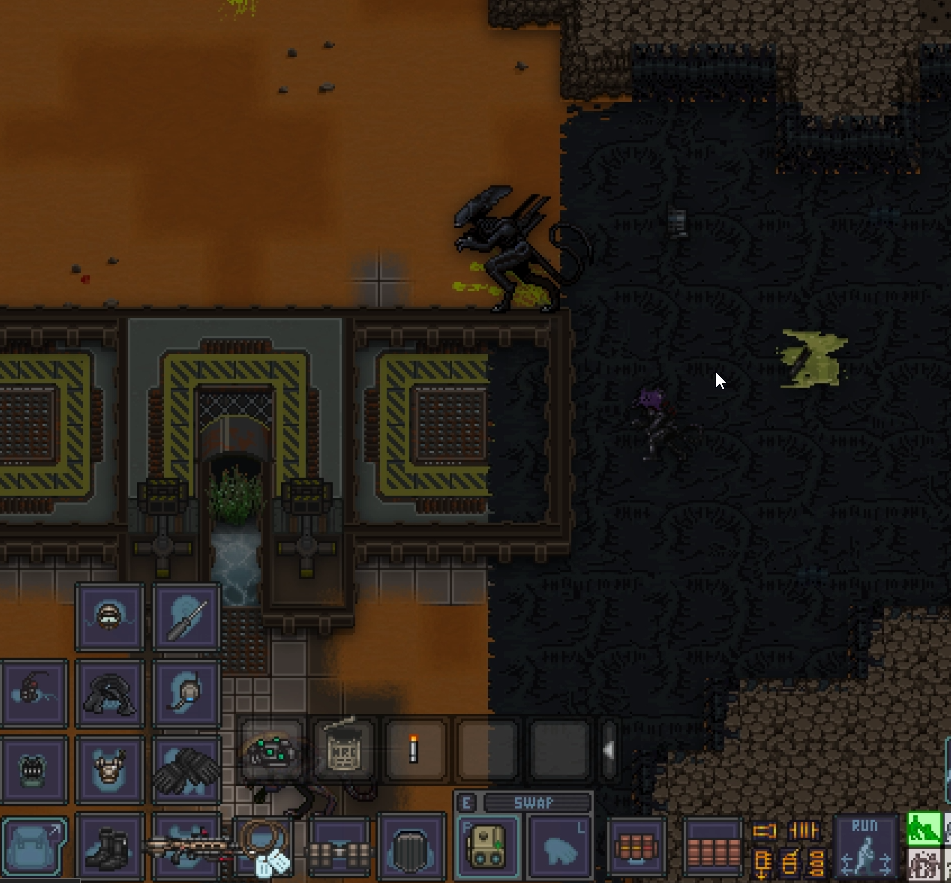Select the night vision goggles storage slot
This screenshot has width=951, height=883.
click(272, 750)
